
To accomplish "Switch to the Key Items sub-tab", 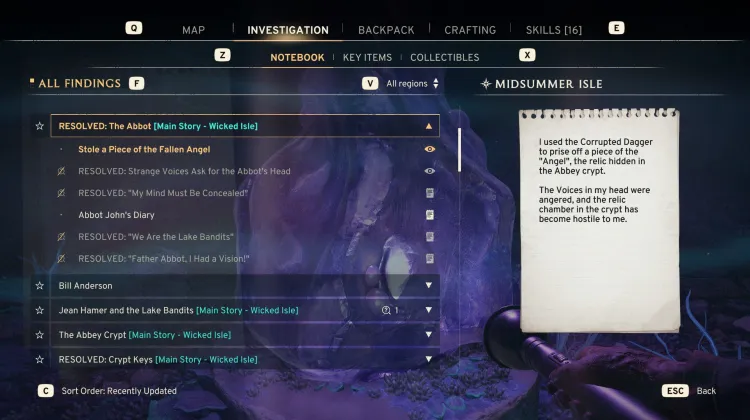I will (367, 57).
